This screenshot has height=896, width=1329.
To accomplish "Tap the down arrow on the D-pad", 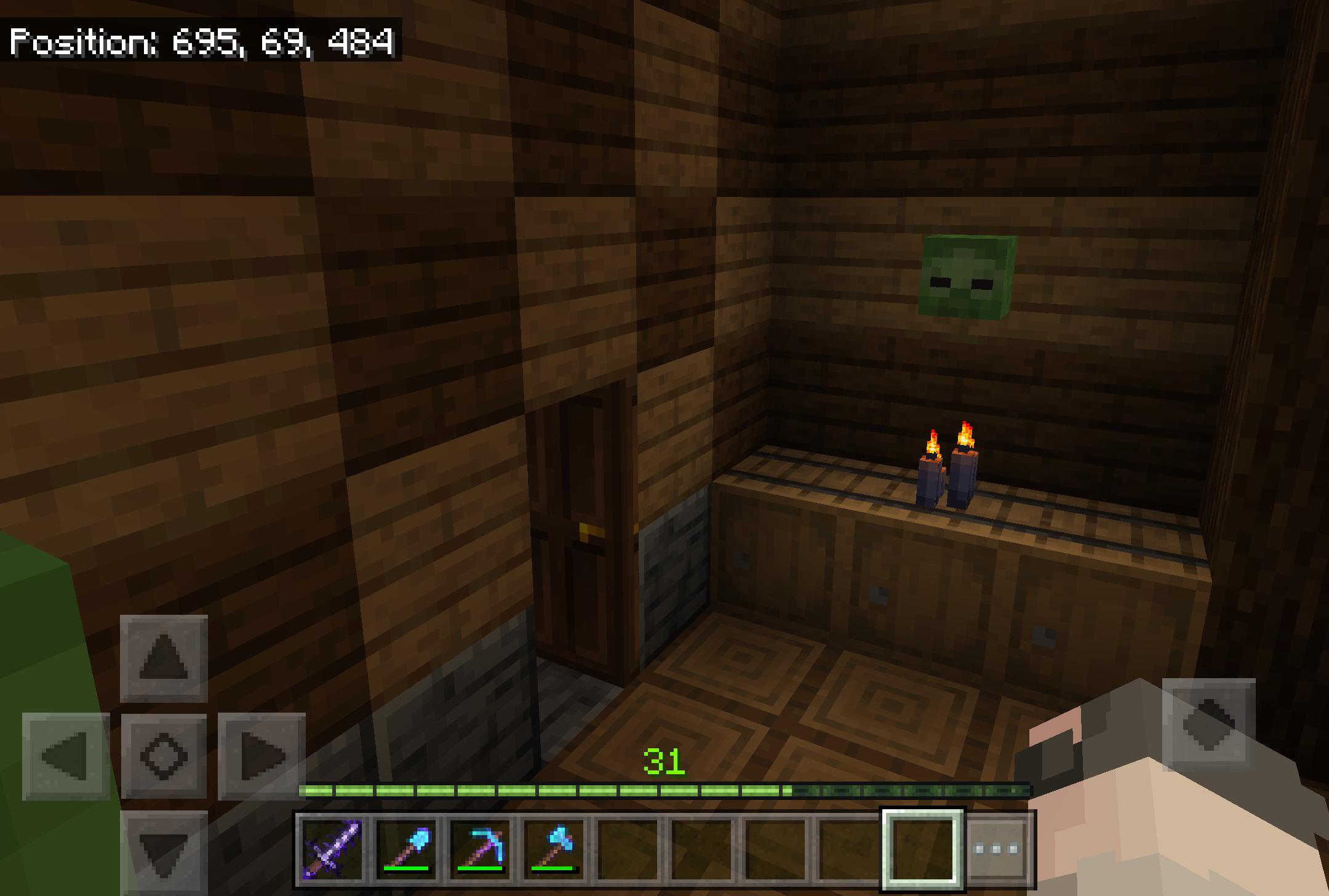I will [164, 854].
